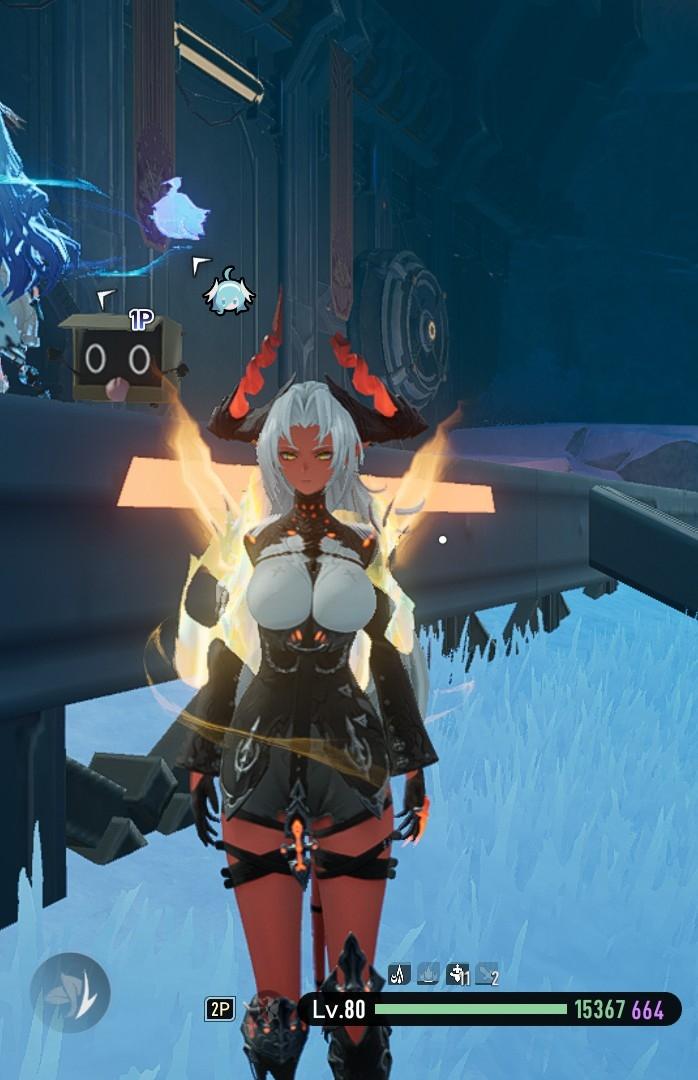Check the running figure buff icon marked 1
The image size is (698, 1080).
pos(457,973)
